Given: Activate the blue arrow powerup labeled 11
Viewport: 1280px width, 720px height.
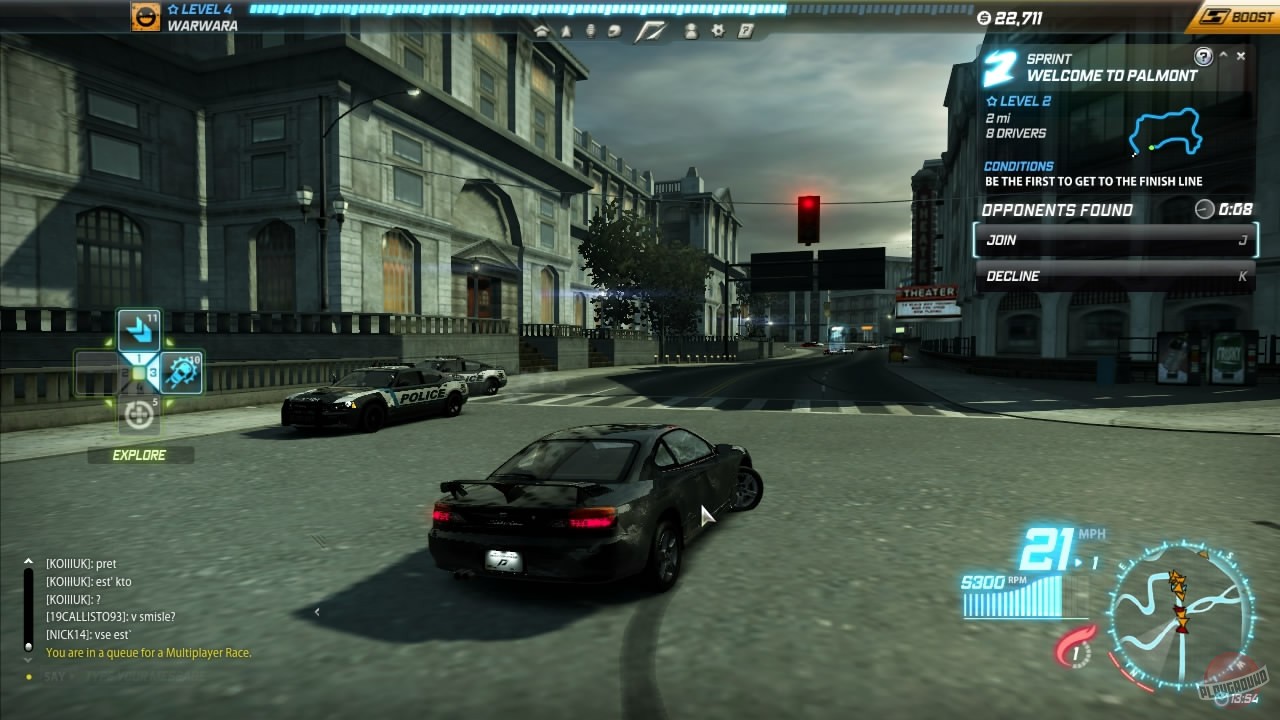Looking at the screenshot, I should click(138, 330).
